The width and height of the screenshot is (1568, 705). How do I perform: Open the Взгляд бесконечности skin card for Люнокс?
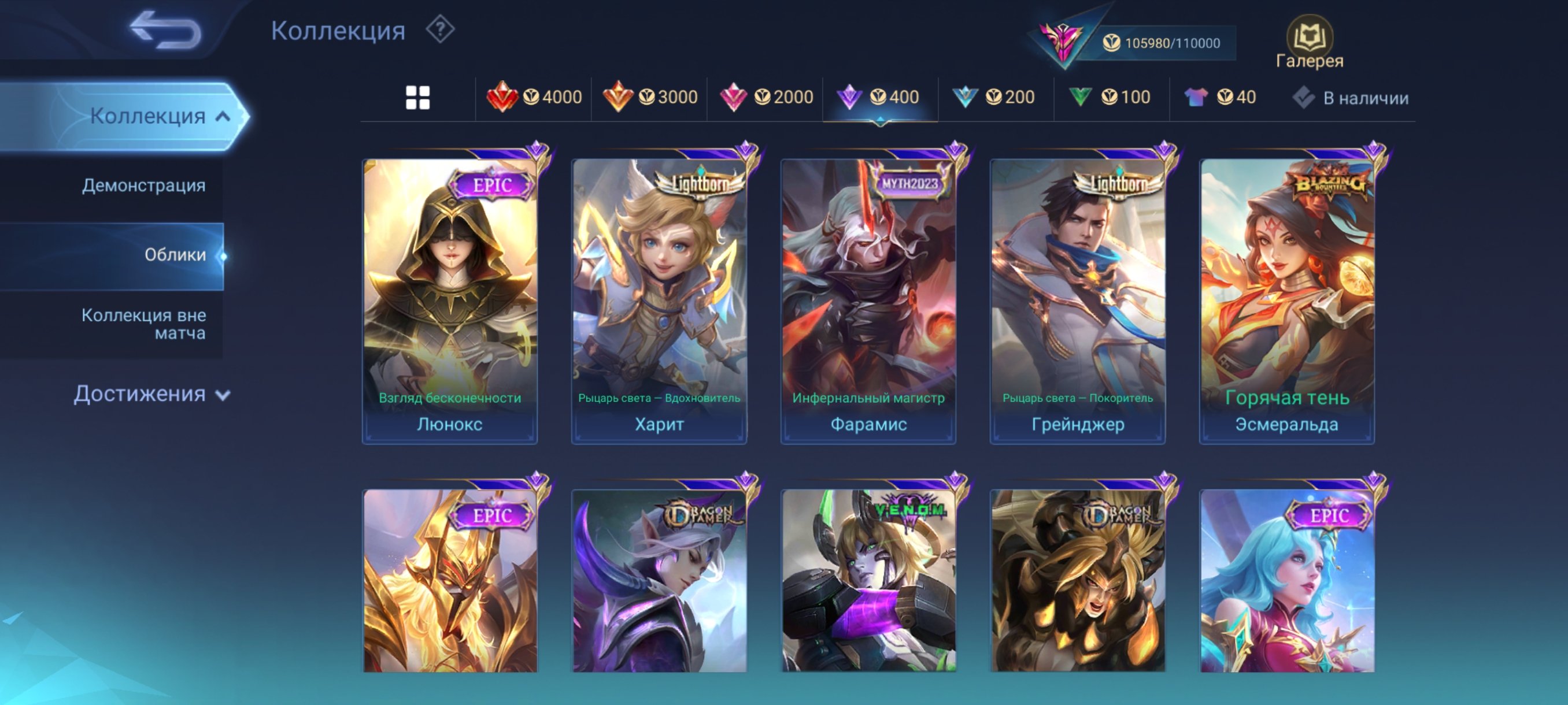click(449, 292)
